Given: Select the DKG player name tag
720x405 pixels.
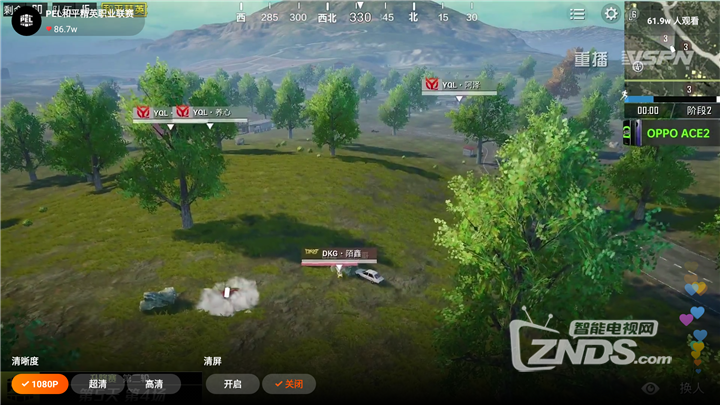Looking at the screenshot, I should pos(332,254).
